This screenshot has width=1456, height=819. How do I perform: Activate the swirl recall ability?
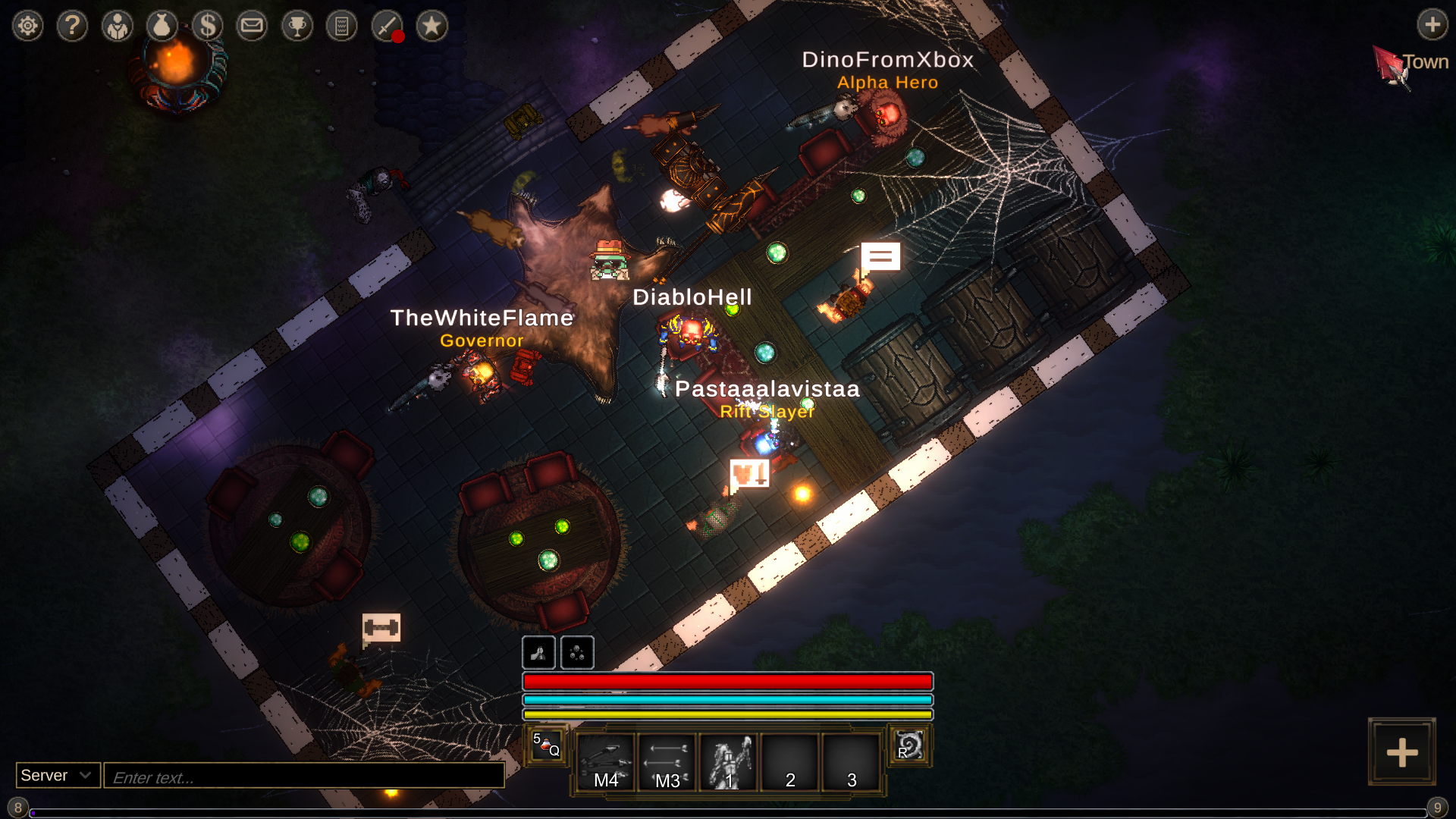click(909, 745)
